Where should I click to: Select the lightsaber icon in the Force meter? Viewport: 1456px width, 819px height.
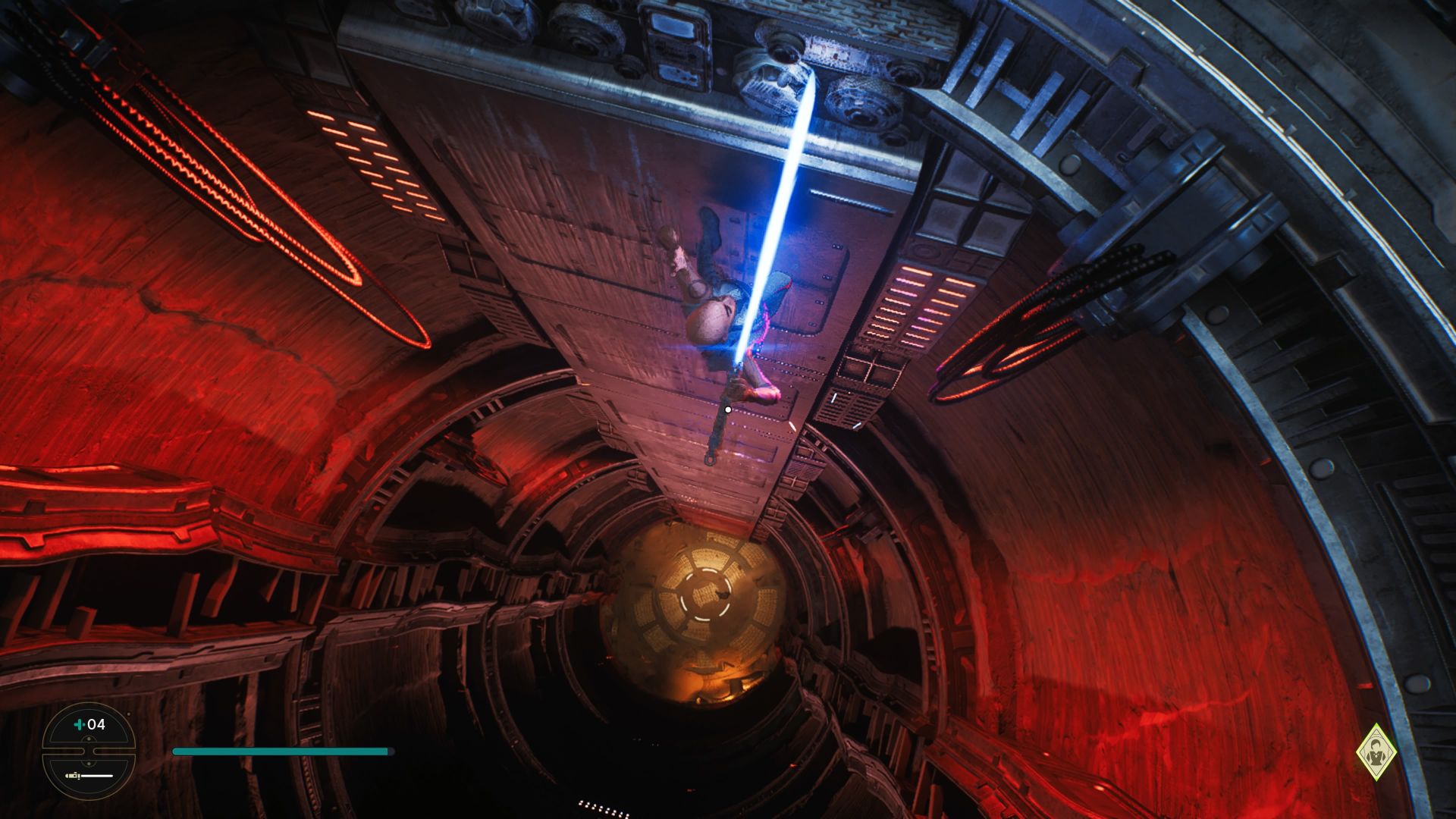(x=73, y=777)
